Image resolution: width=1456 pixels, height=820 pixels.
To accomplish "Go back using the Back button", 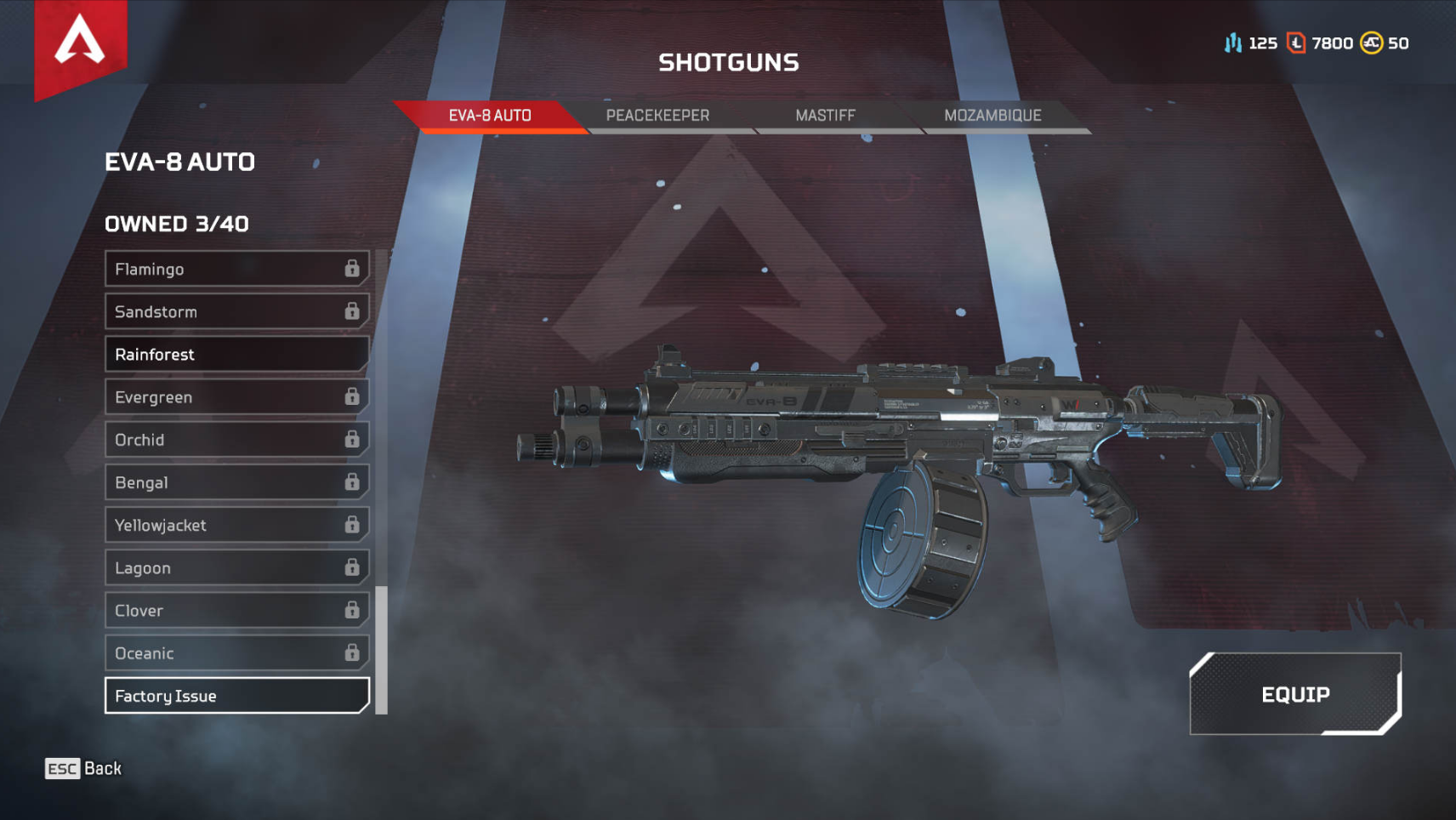I will 83,769.
